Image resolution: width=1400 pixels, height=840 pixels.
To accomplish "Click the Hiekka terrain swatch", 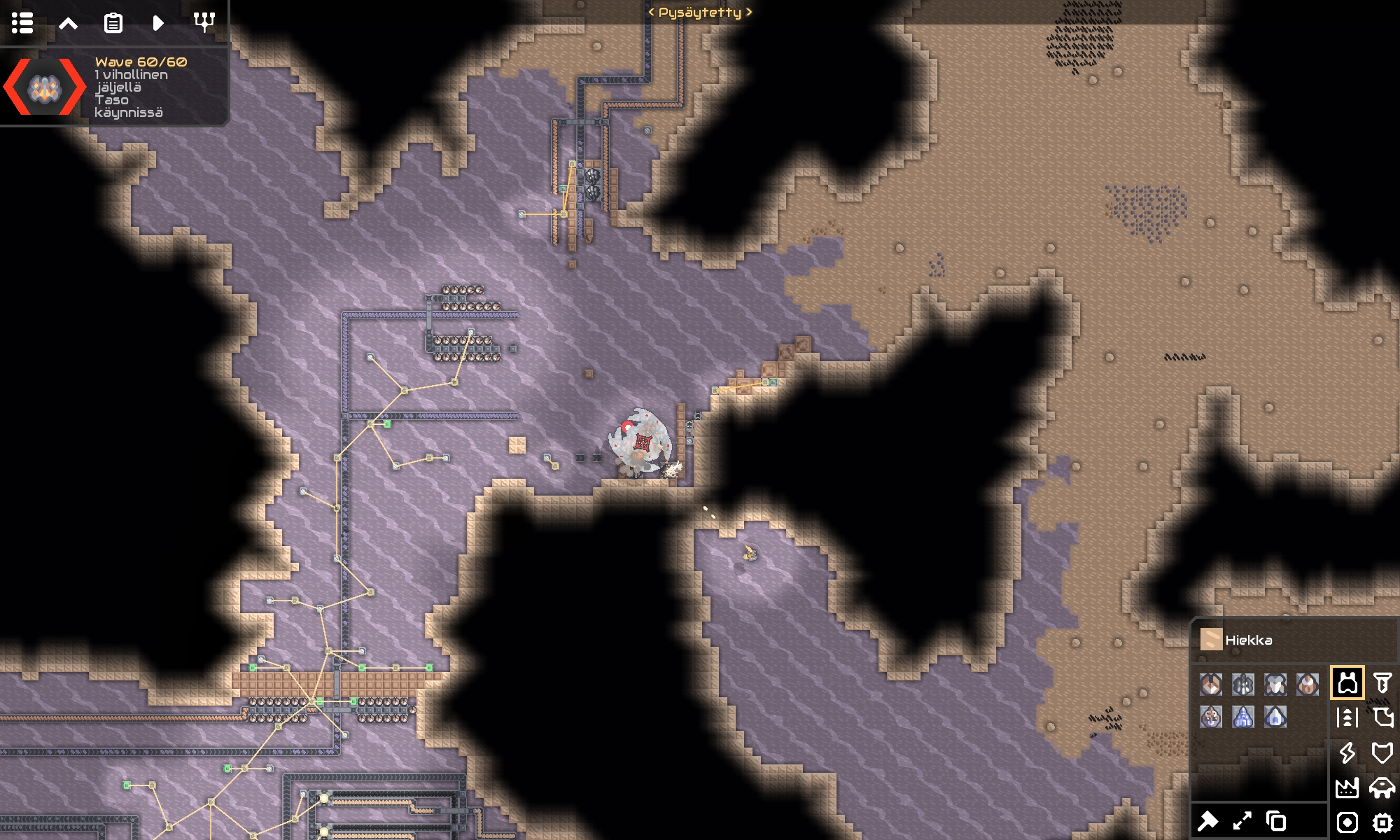I will [x=1212, y=640].
